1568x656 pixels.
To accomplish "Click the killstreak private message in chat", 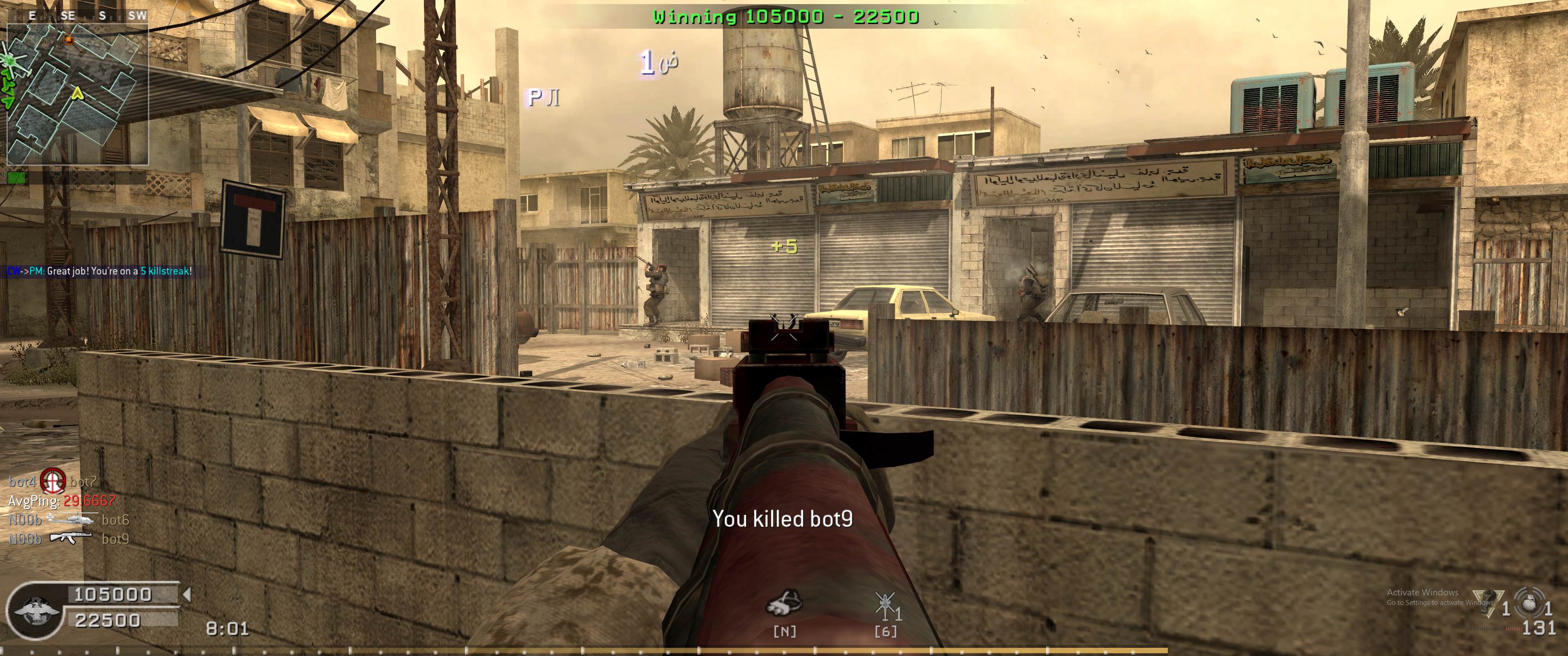I will coord(99,272).
